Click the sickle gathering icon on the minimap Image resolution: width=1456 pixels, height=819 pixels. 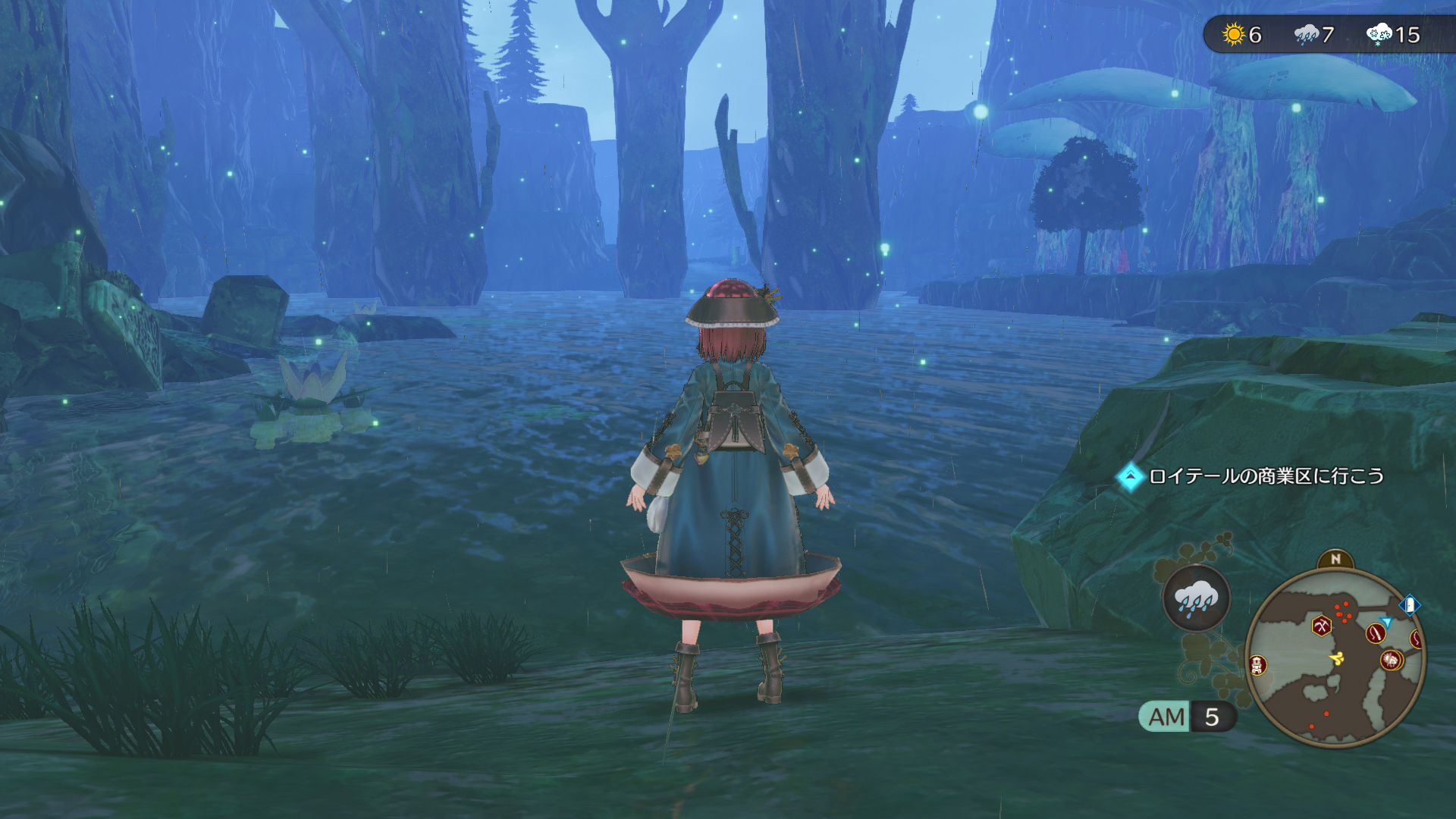[1374, 633]
